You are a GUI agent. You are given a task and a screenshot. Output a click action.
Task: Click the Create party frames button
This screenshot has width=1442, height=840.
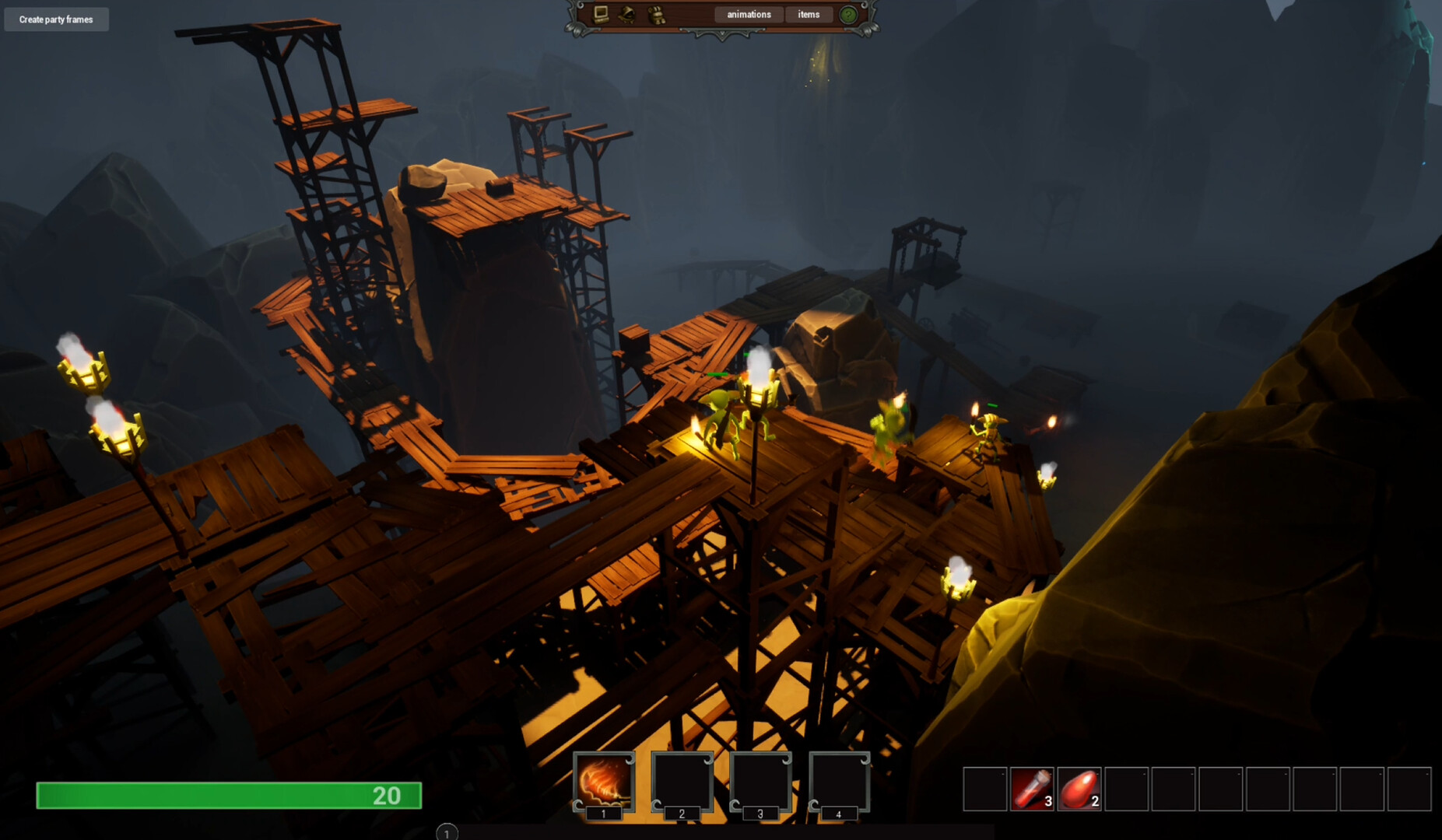click(x=56, y=19)
